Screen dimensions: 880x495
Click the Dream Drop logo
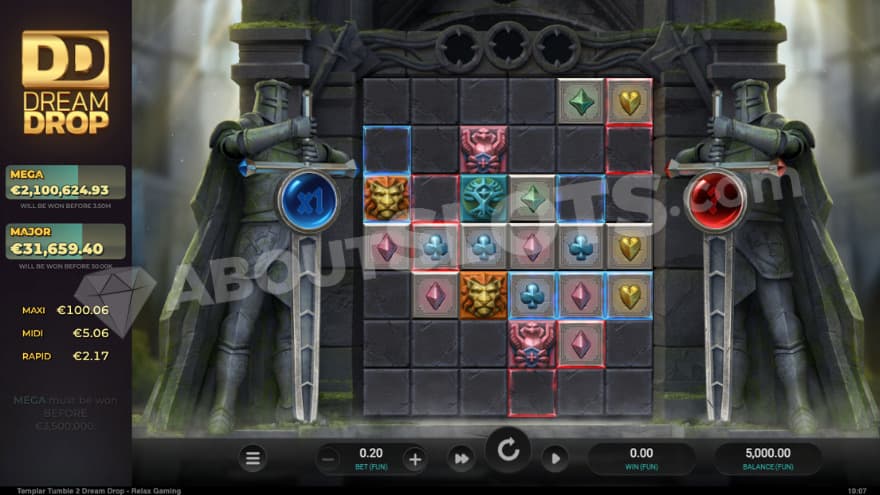[x=66, y=83]
